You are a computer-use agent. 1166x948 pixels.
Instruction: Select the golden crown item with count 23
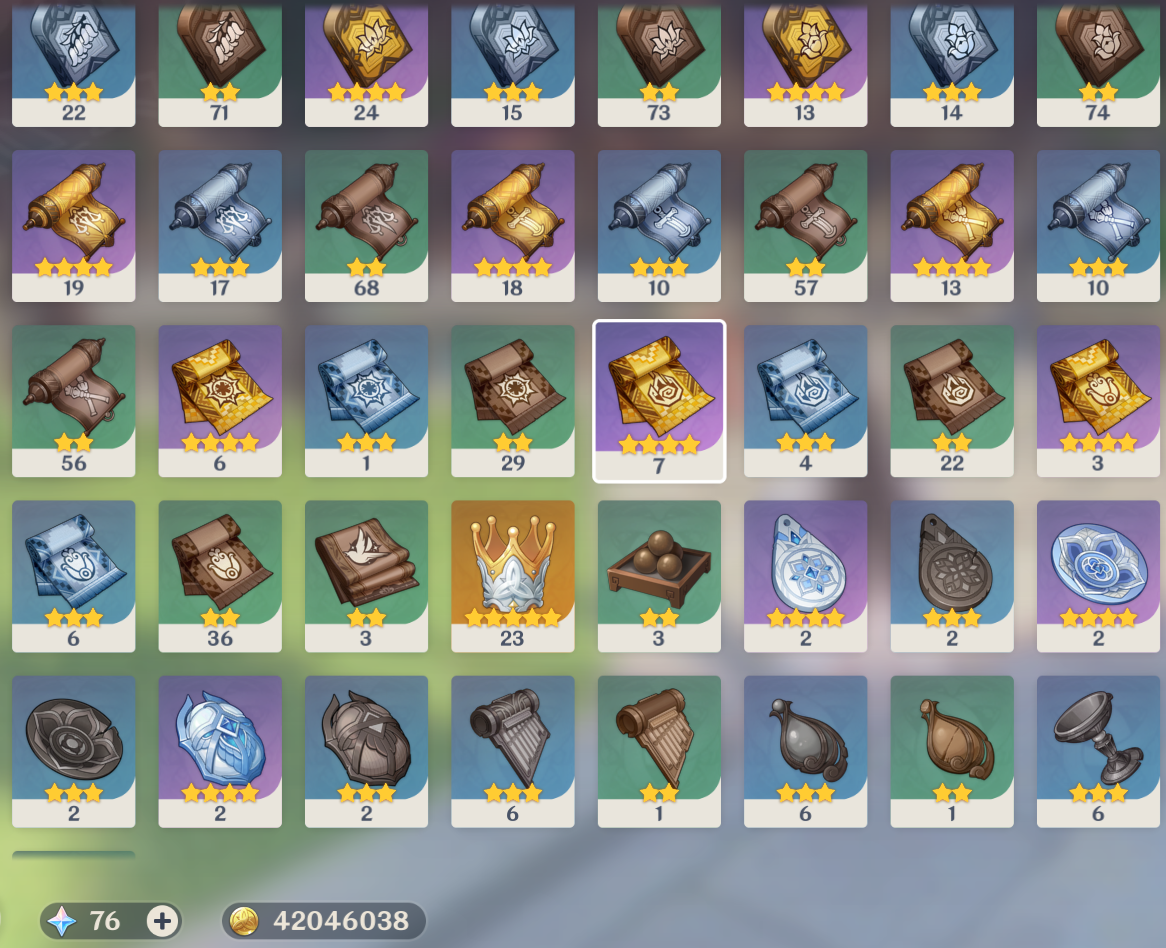coord(512,575)
